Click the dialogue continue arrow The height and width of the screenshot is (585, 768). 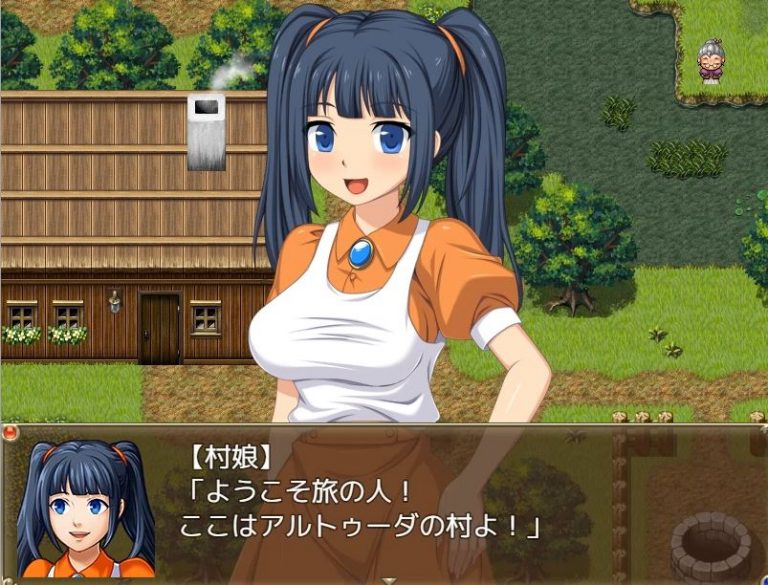tap(388, 579)
